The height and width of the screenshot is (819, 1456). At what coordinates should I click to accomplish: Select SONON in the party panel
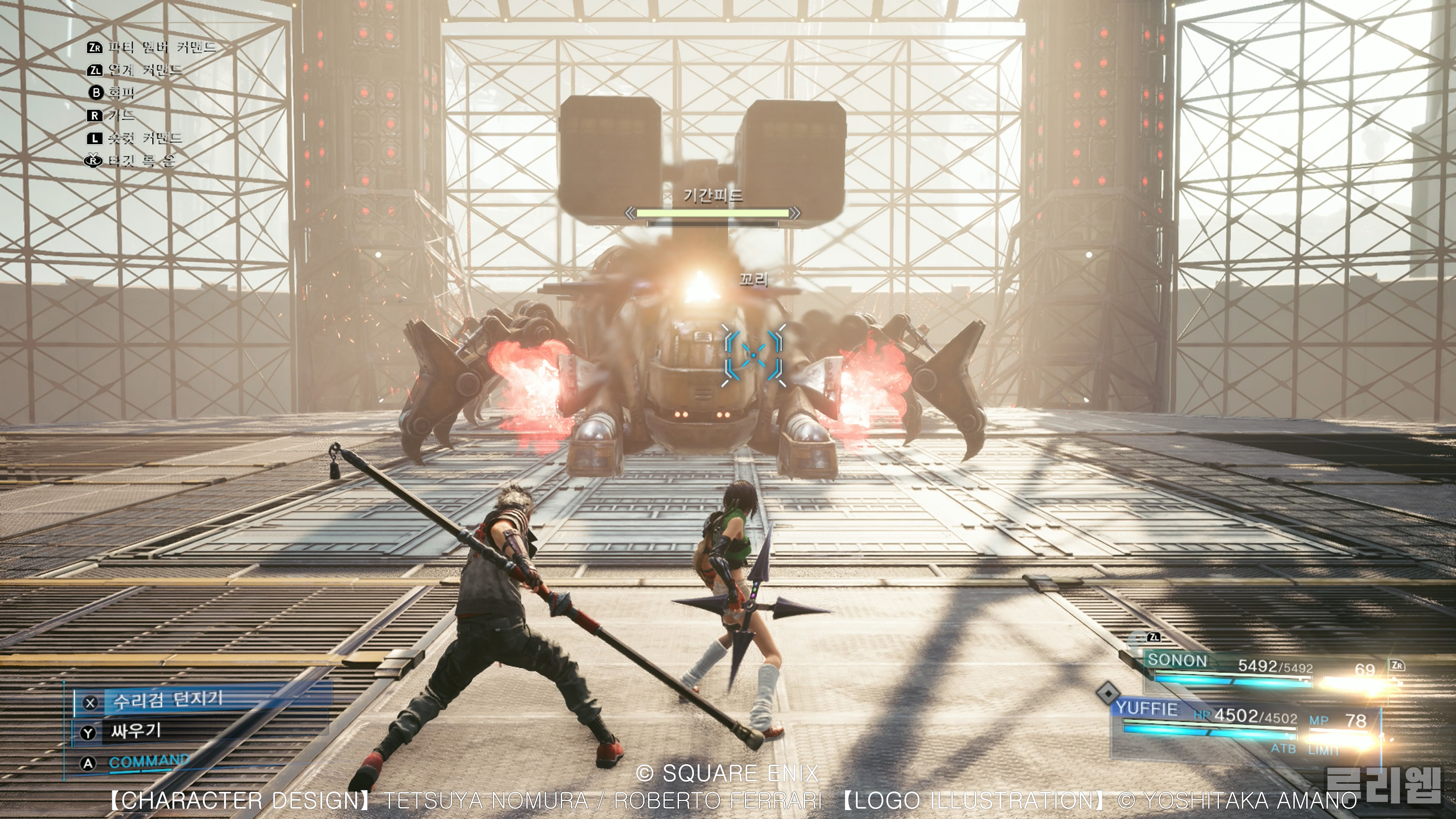point(1177,660)
